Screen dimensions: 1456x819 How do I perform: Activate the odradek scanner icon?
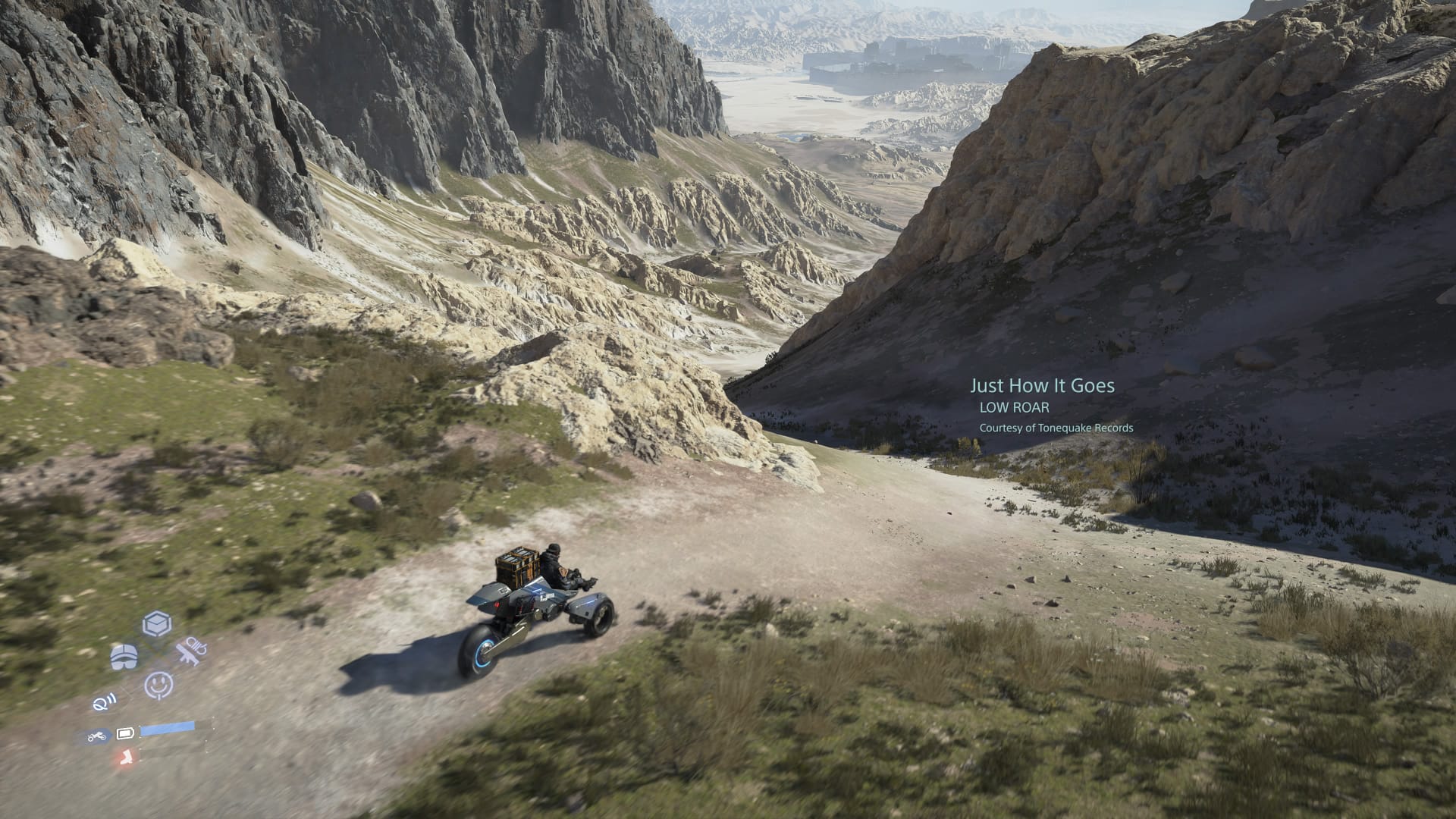pyautogui.click(x=103, y=703)
